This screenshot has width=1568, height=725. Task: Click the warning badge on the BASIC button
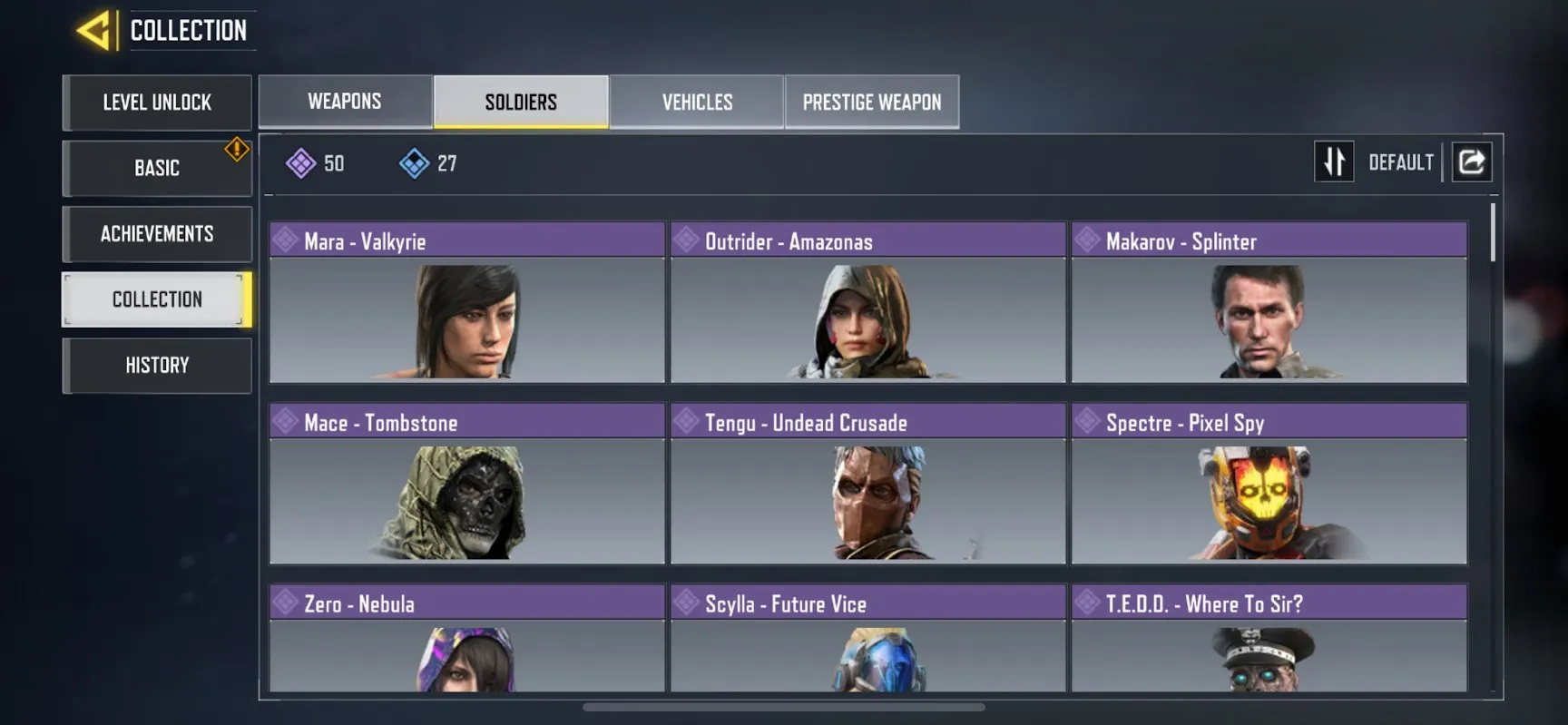click(235, 144)
